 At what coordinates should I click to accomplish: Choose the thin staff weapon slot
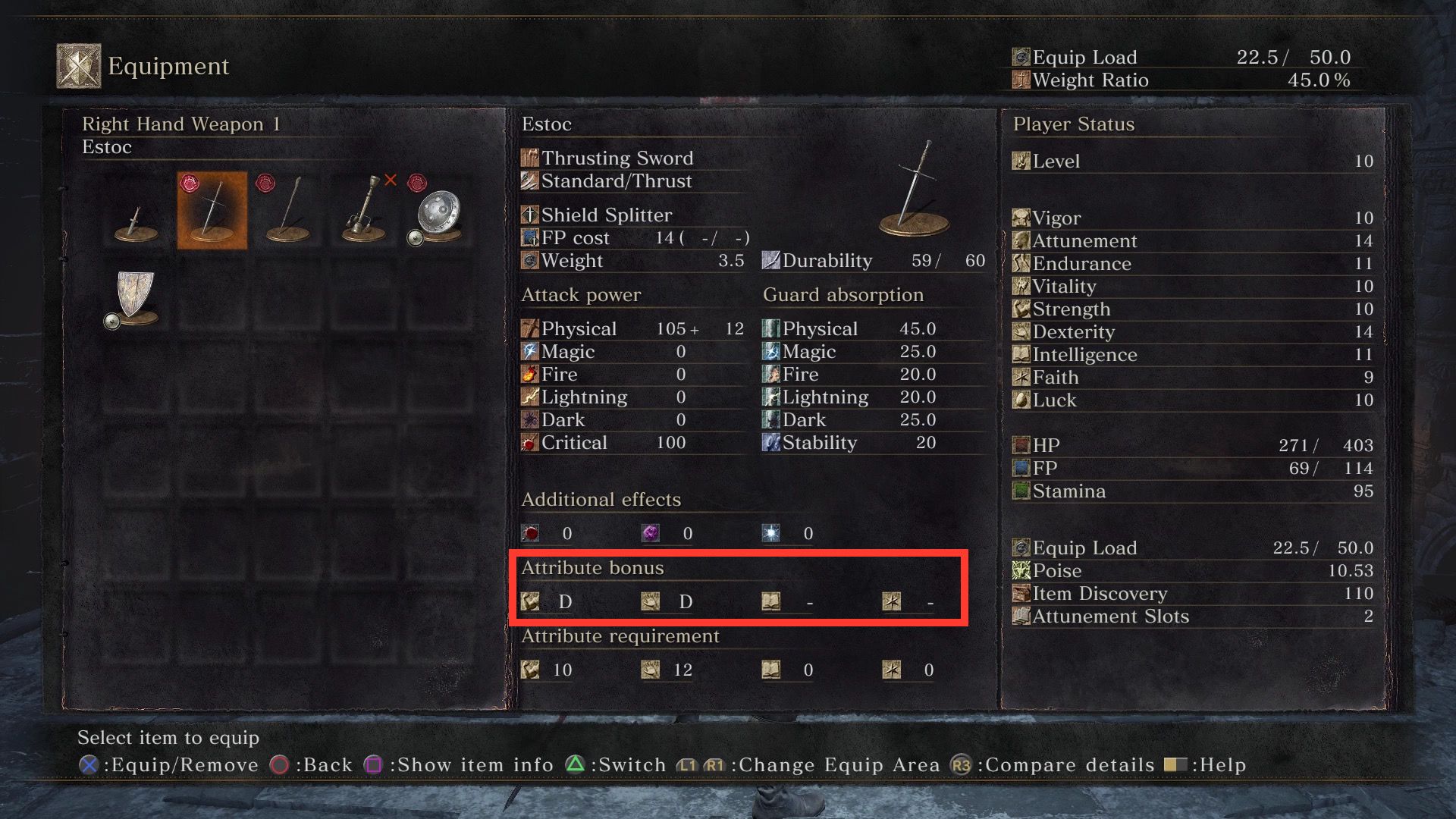288,211
